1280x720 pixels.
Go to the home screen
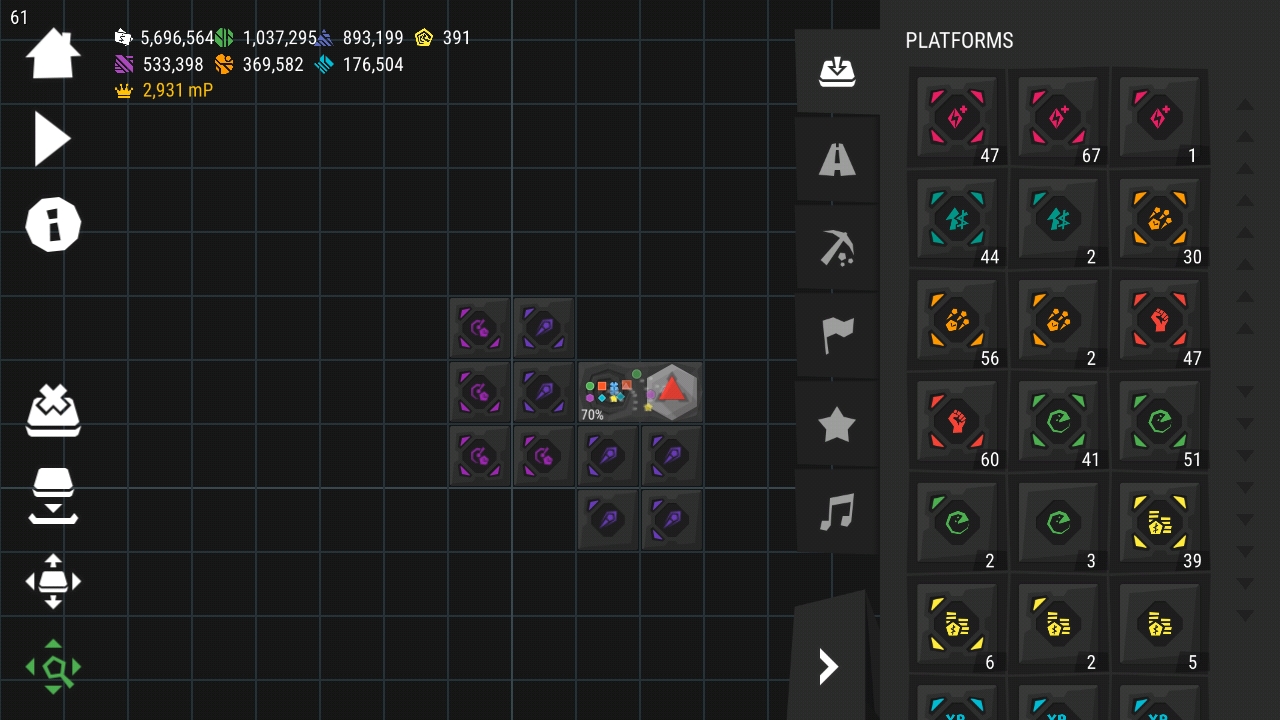pos(52,54)
